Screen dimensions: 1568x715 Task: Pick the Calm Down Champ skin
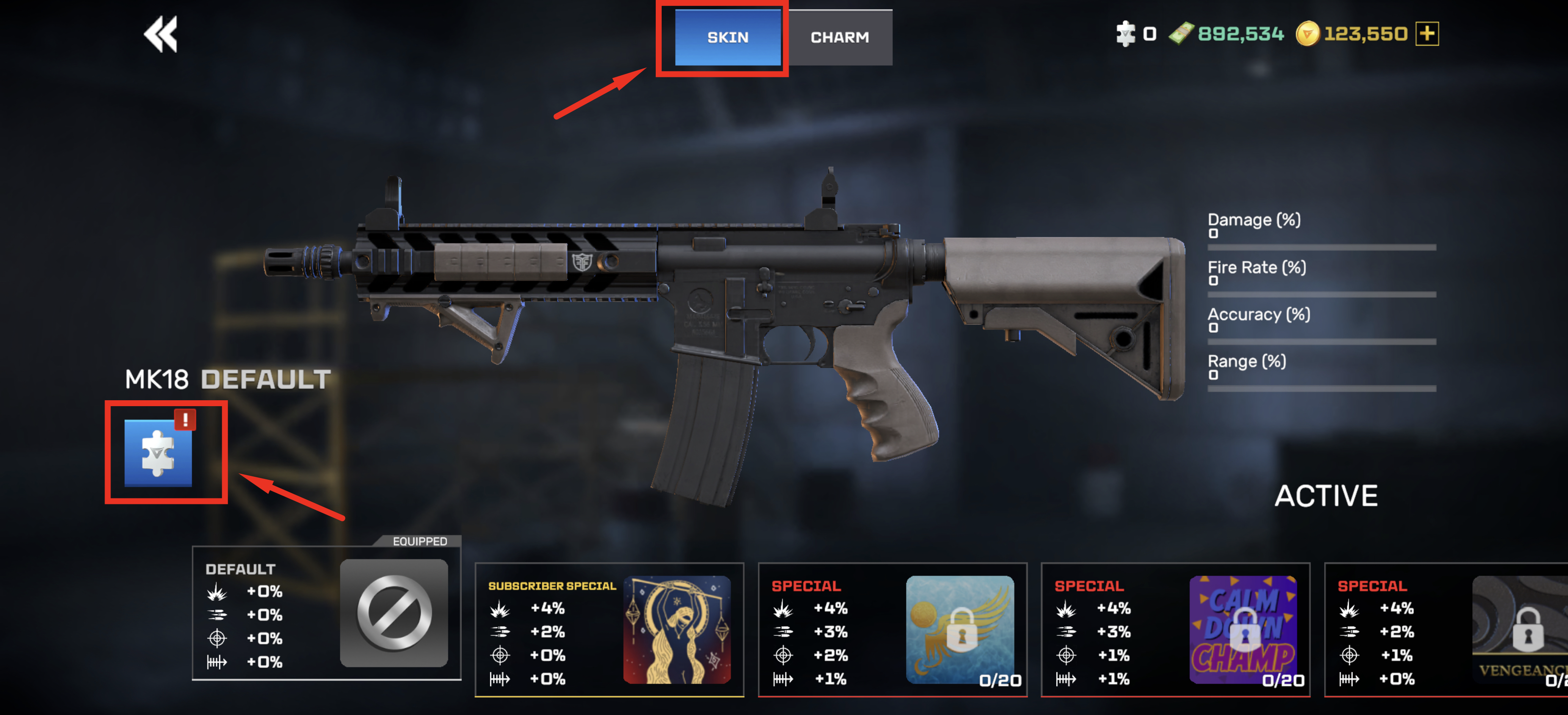click(1176, 629)
